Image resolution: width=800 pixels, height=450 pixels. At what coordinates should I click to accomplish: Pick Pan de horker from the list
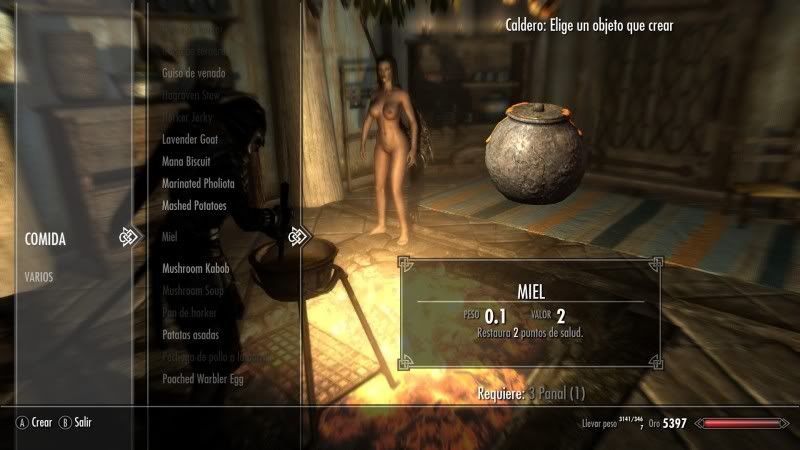tap(191, 313)
